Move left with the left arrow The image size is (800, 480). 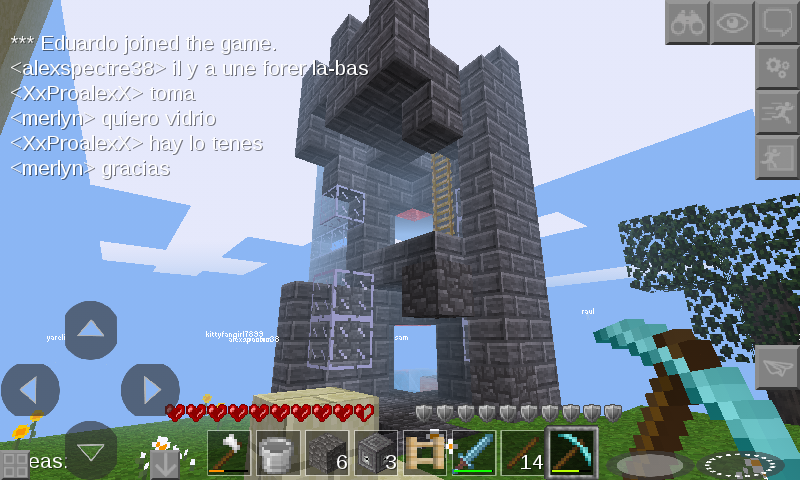tap(30, 389)
